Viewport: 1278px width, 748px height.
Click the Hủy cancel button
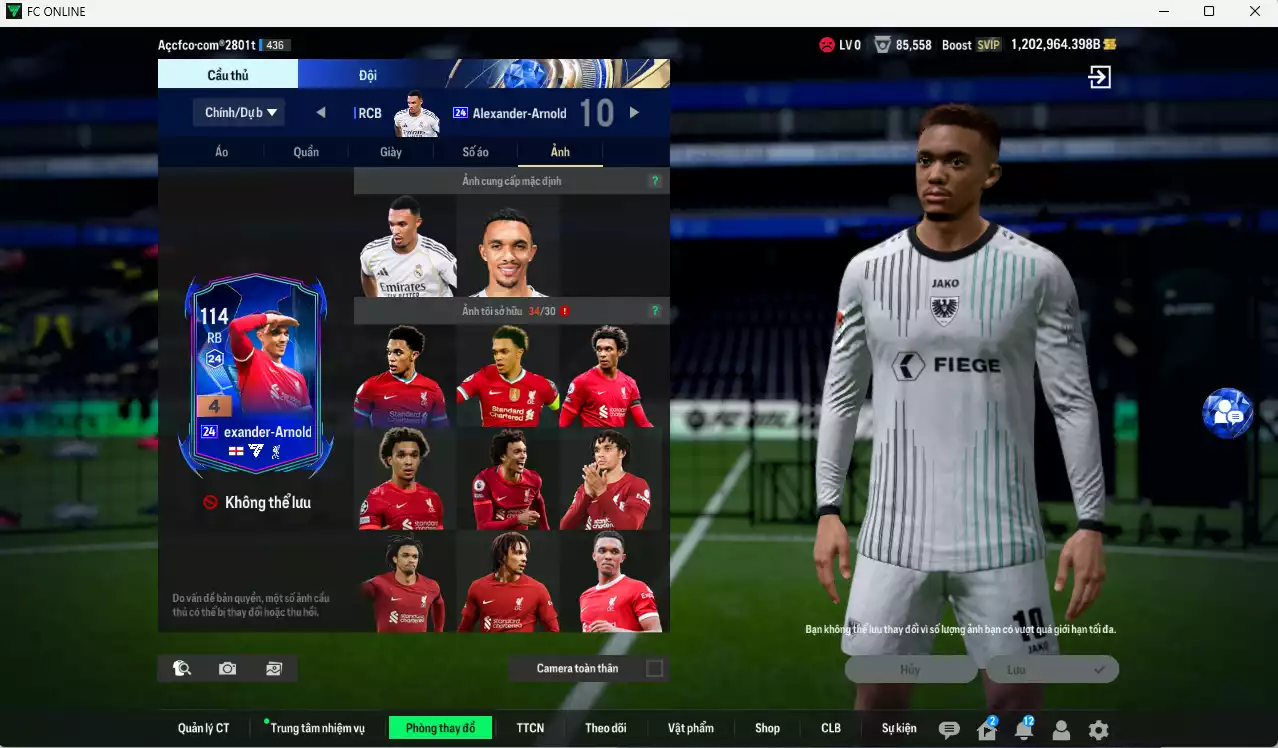910,670
